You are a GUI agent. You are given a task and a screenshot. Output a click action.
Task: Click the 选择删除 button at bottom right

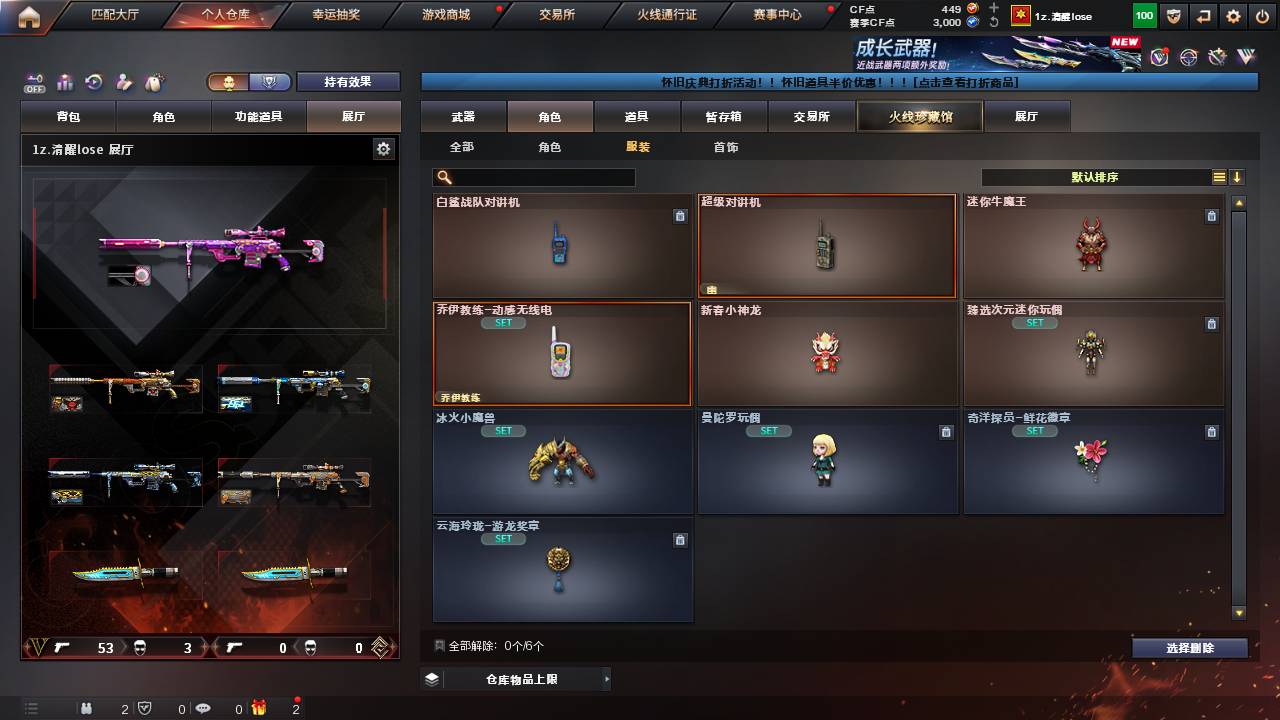[1189, 647]
